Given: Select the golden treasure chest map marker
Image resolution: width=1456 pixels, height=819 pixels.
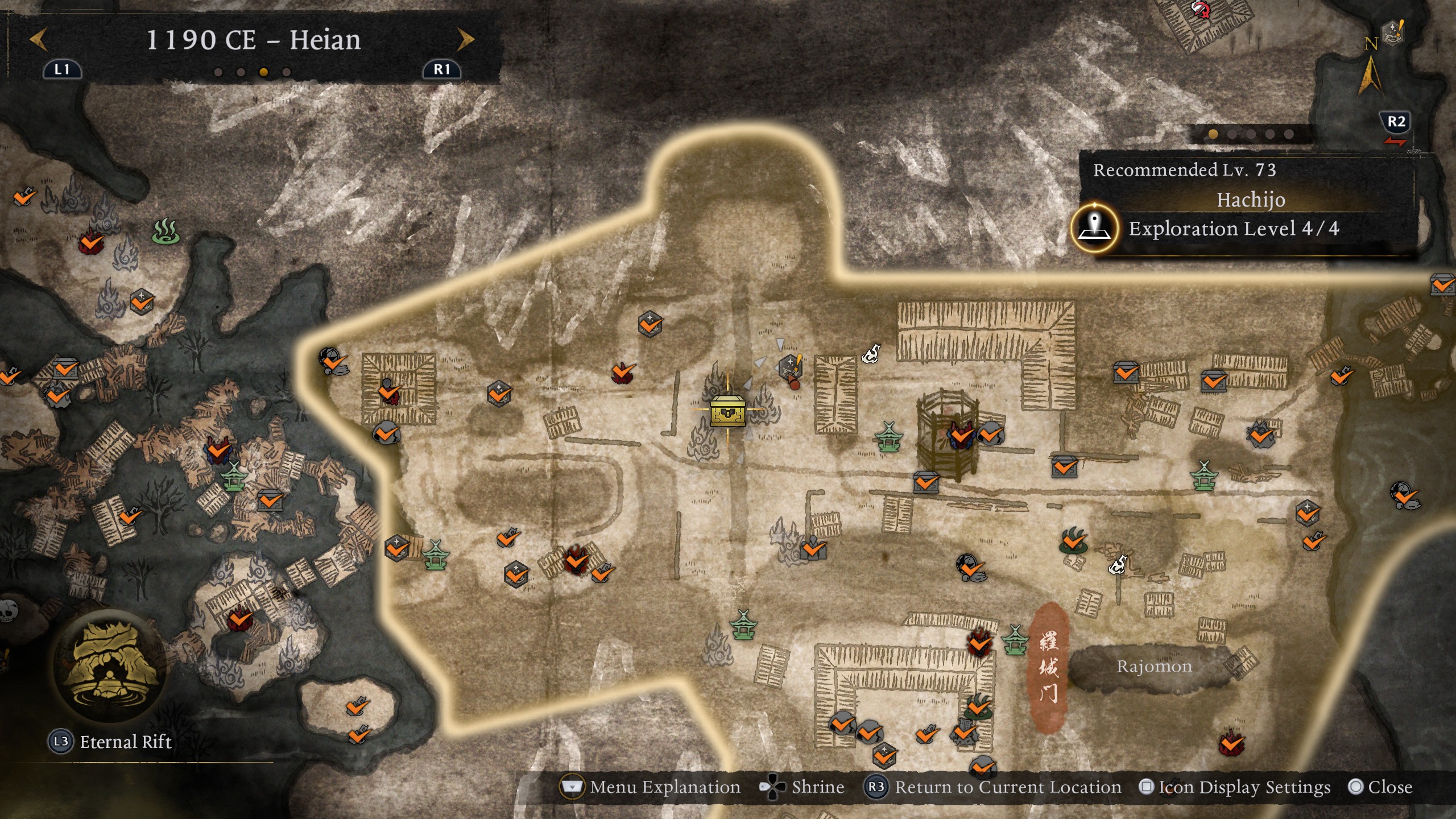Looking at the screenshot, I should pyautogui.click(x=727, y=411).
